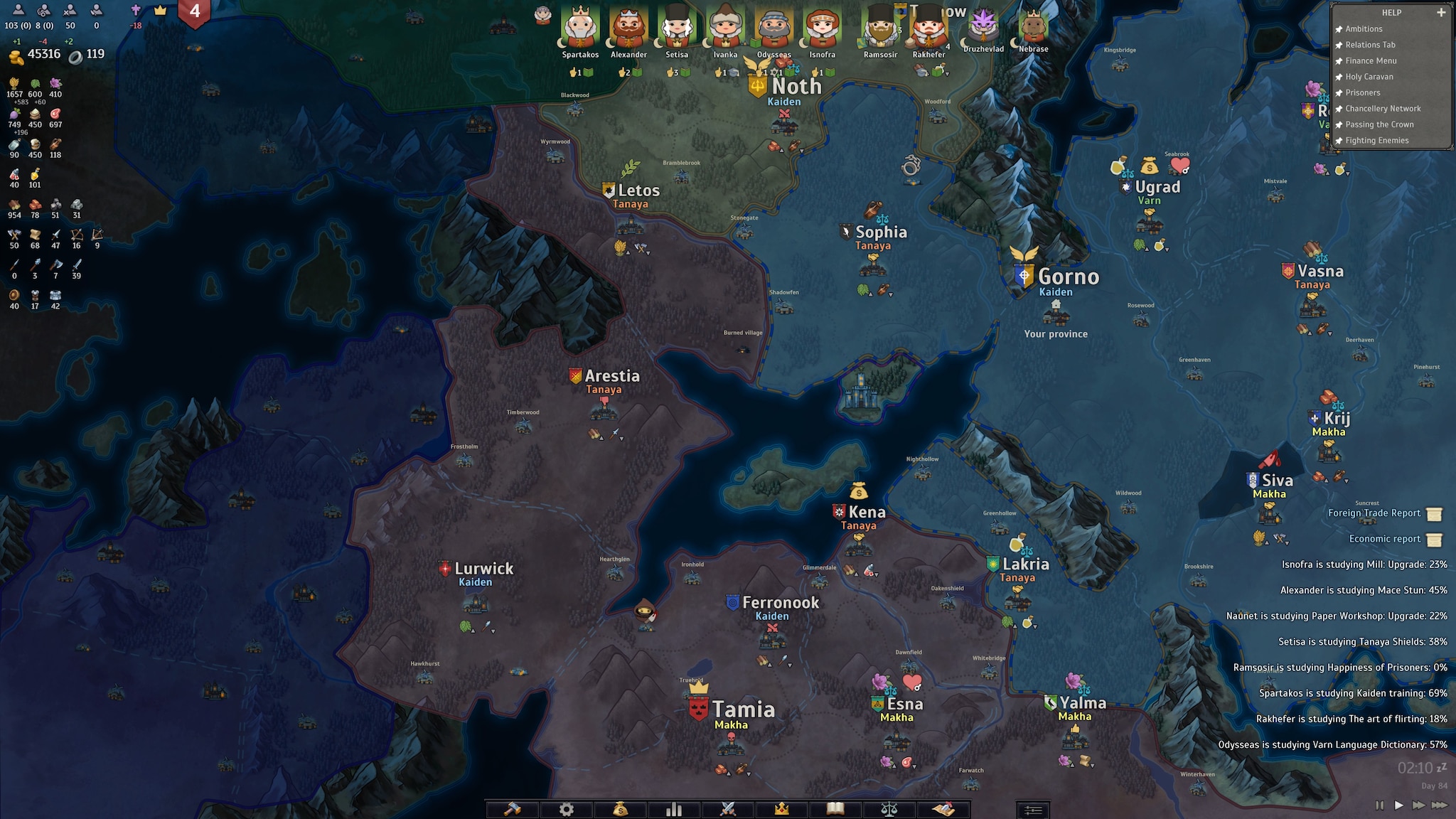Open the crown panel in bottom bar
Screen dimensions: 1456x819
pos(782,809)
